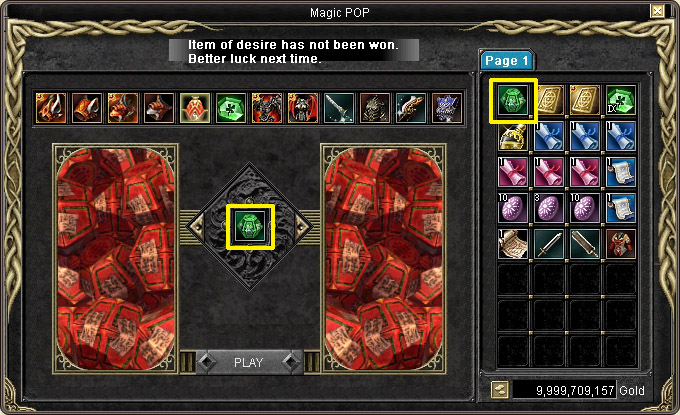Pick the blue armor prize at the row's end

coord(446,108)
